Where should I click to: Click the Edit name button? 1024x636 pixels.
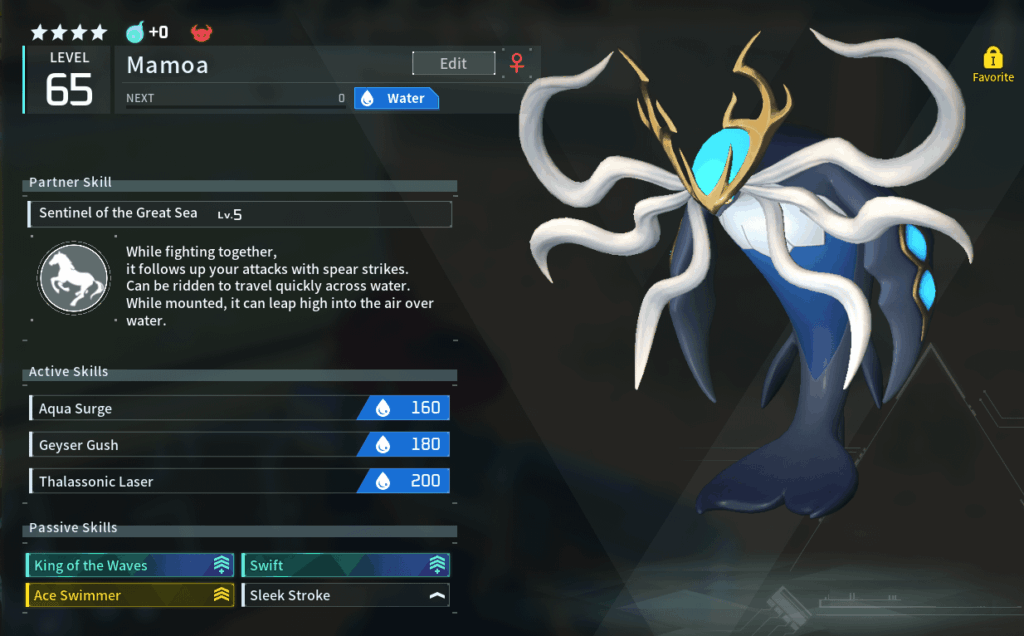point(453,63)
